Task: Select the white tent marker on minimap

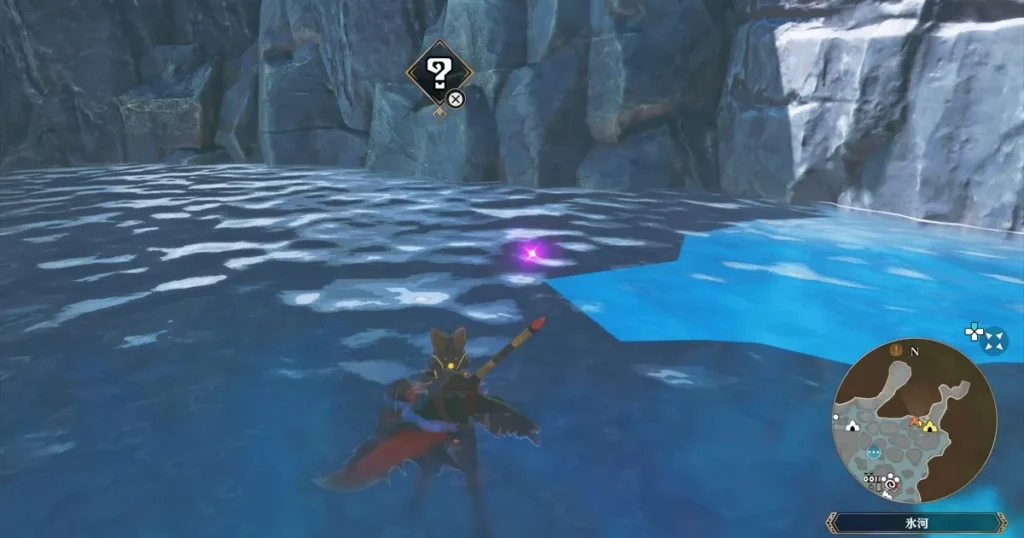Action: pyautogui.click(x=851, y=424)
